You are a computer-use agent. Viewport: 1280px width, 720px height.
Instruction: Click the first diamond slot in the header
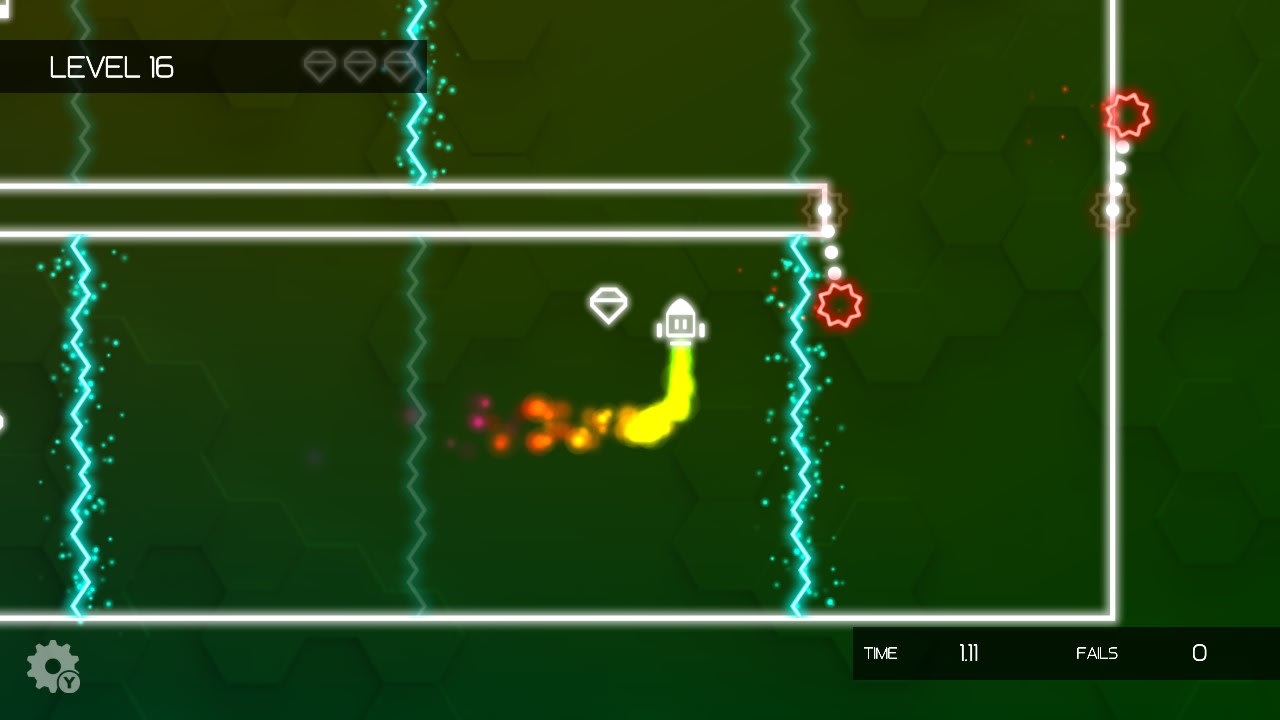[x=320, y=66]
